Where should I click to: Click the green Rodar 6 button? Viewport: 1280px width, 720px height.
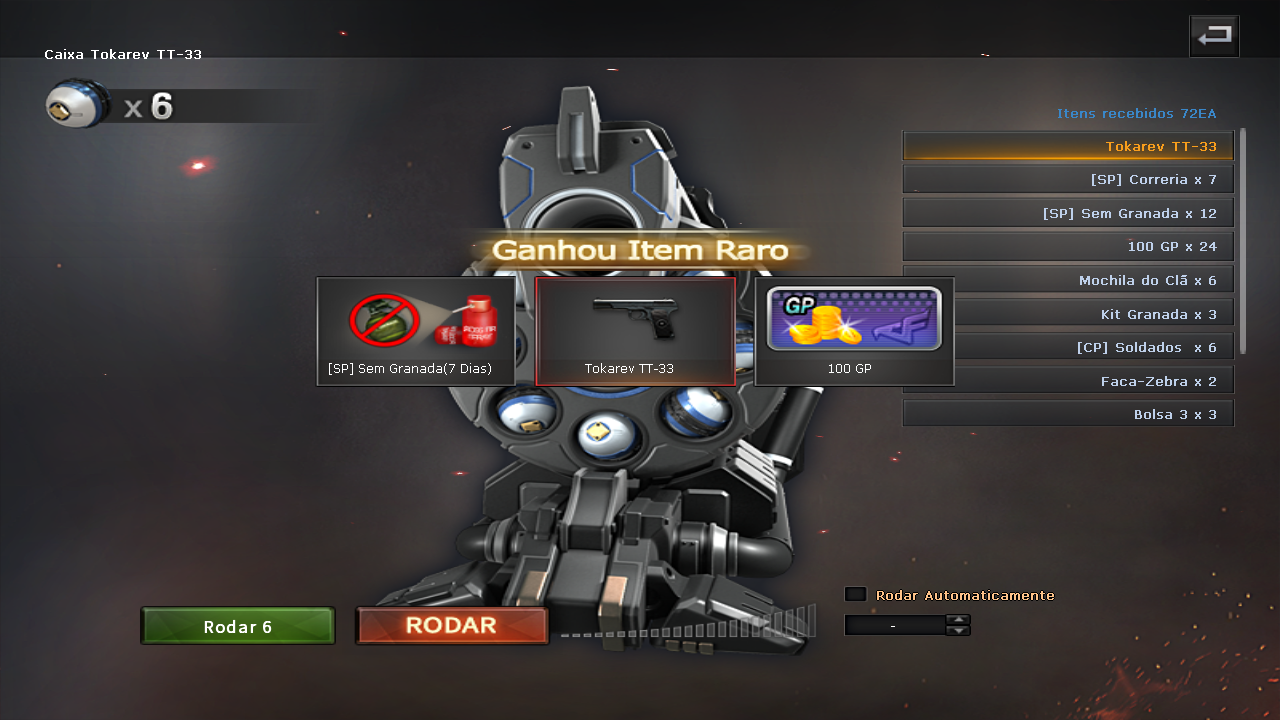point(238,626)
